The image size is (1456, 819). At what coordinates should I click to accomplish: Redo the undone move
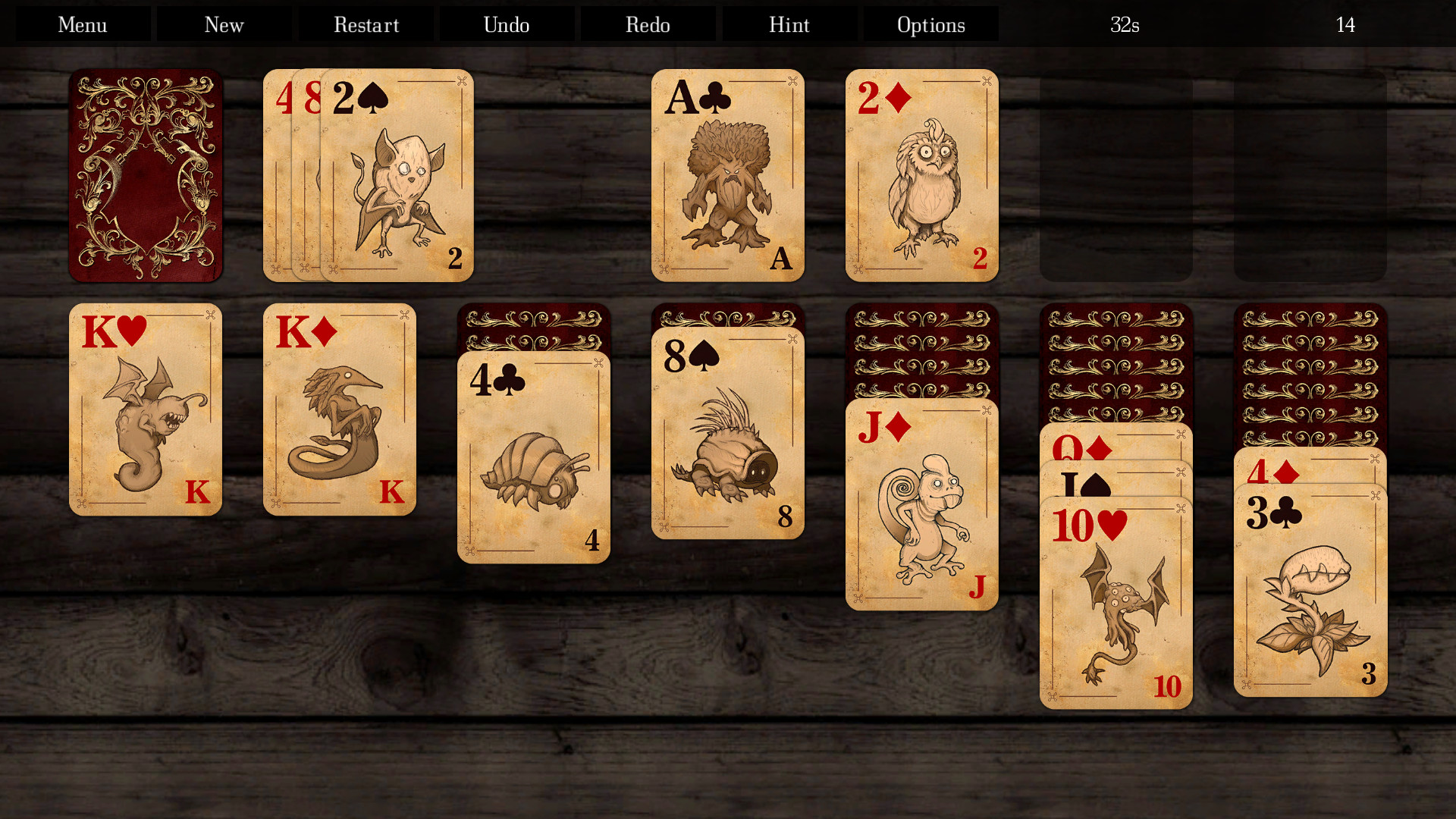pos(647,24)
